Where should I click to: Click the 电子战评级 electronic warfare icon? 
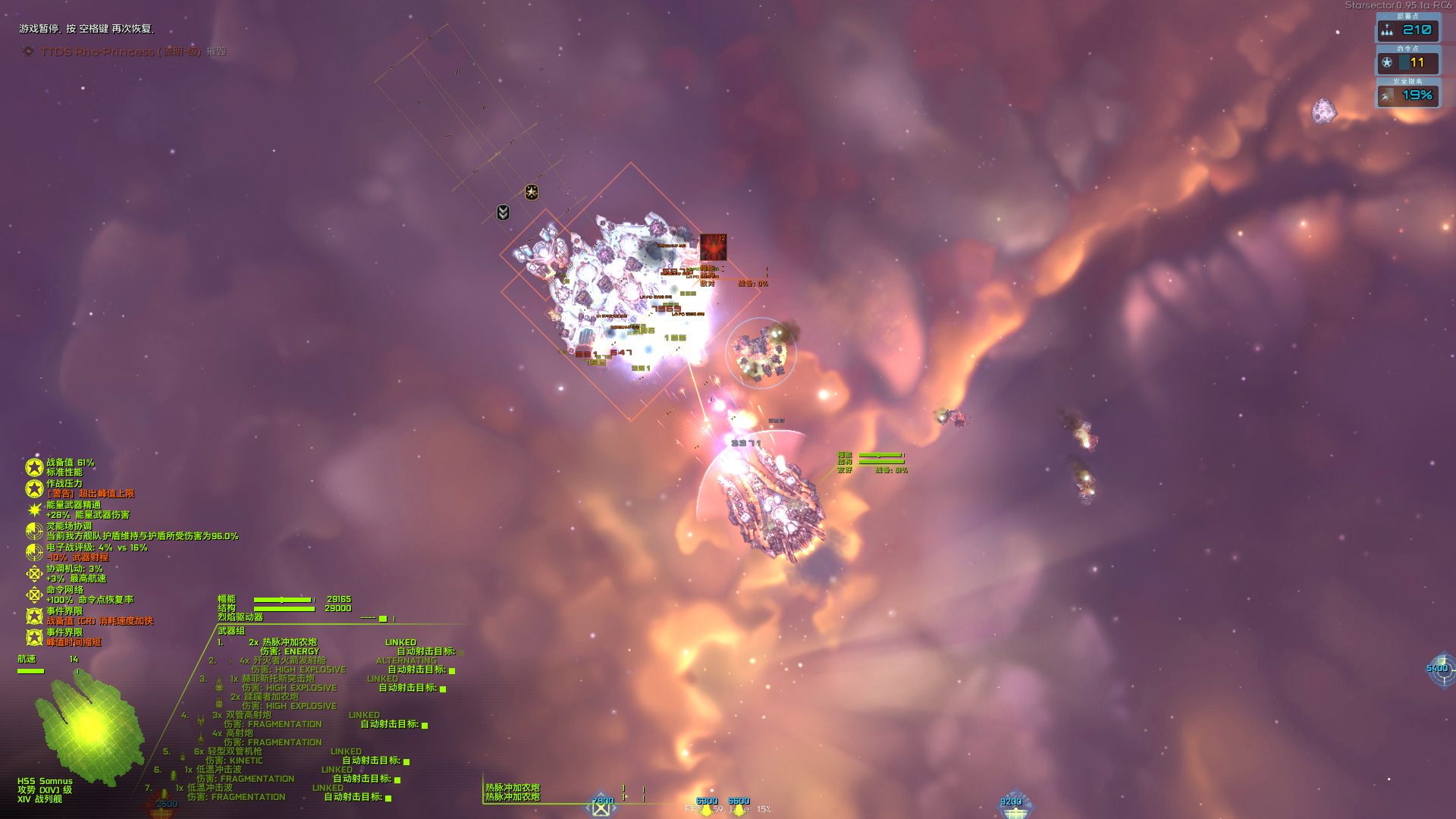coord(33,551)
